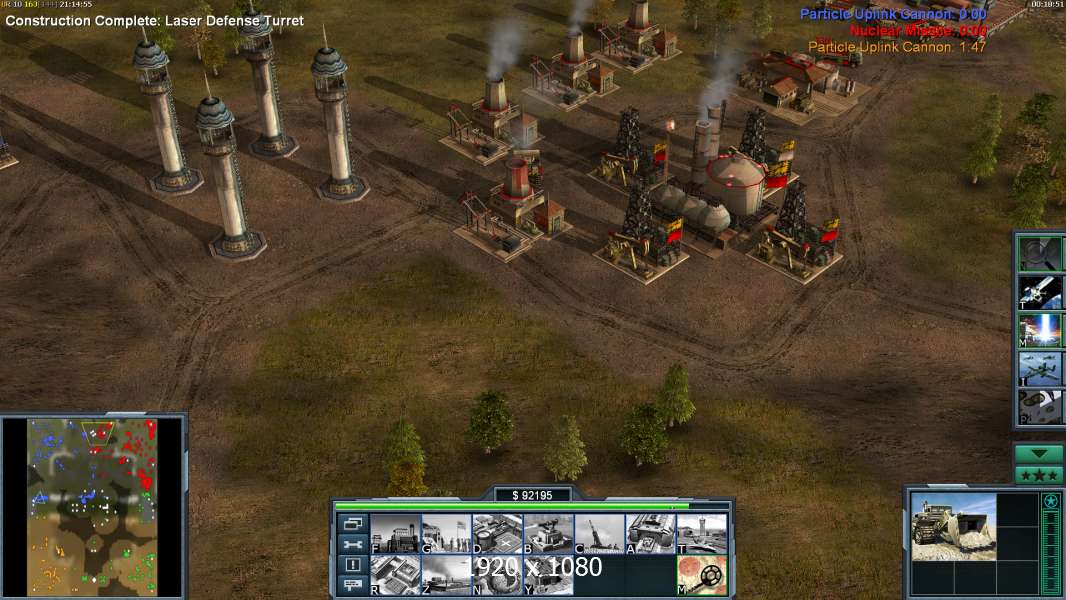The width and height of the screenshot is (1066, 600).
Task: Pick the build icon marked C
Action: (599, 534)
